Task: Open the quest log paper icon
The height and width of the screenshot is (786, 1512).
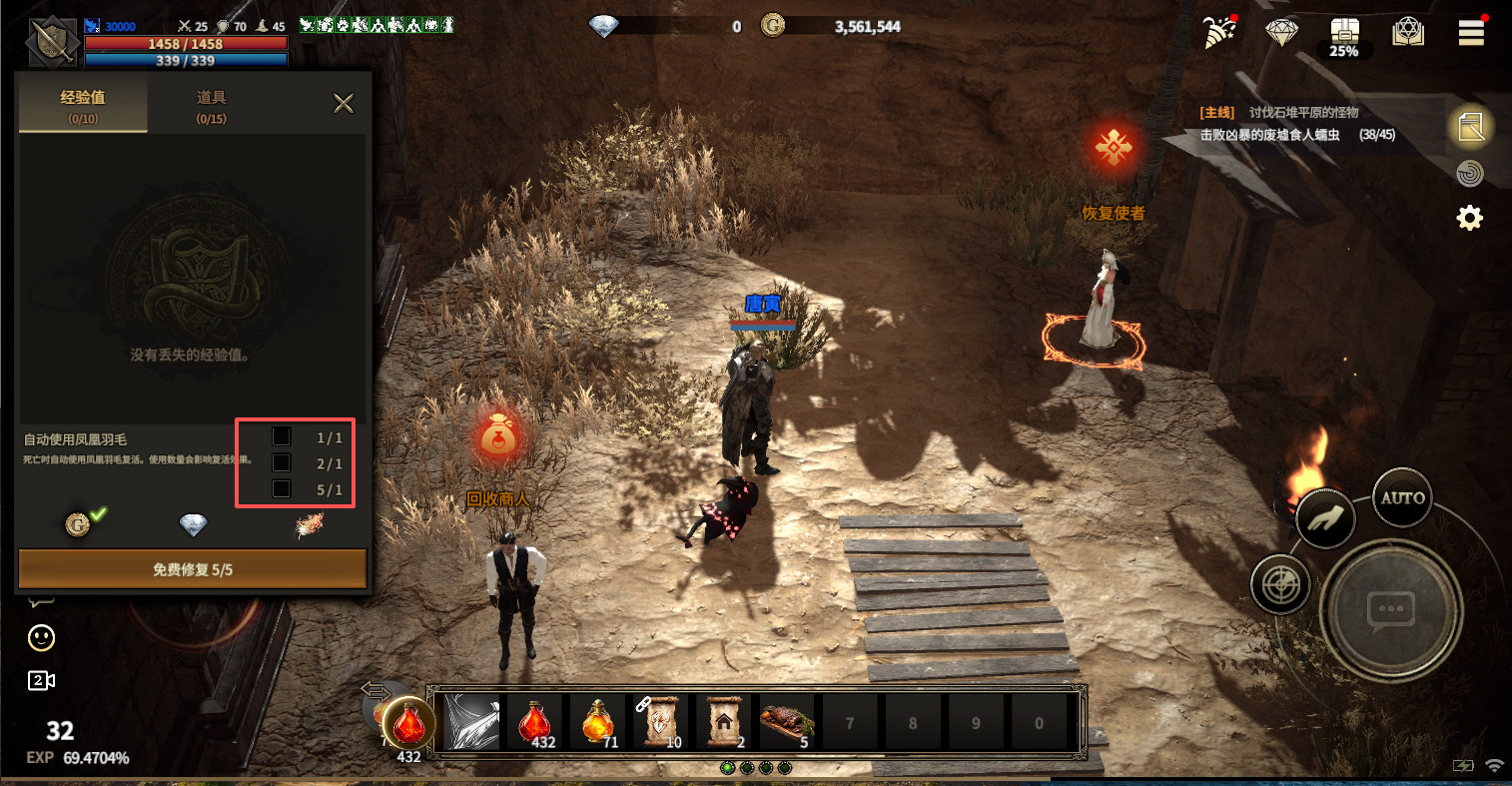Action: click(1470, 127)
